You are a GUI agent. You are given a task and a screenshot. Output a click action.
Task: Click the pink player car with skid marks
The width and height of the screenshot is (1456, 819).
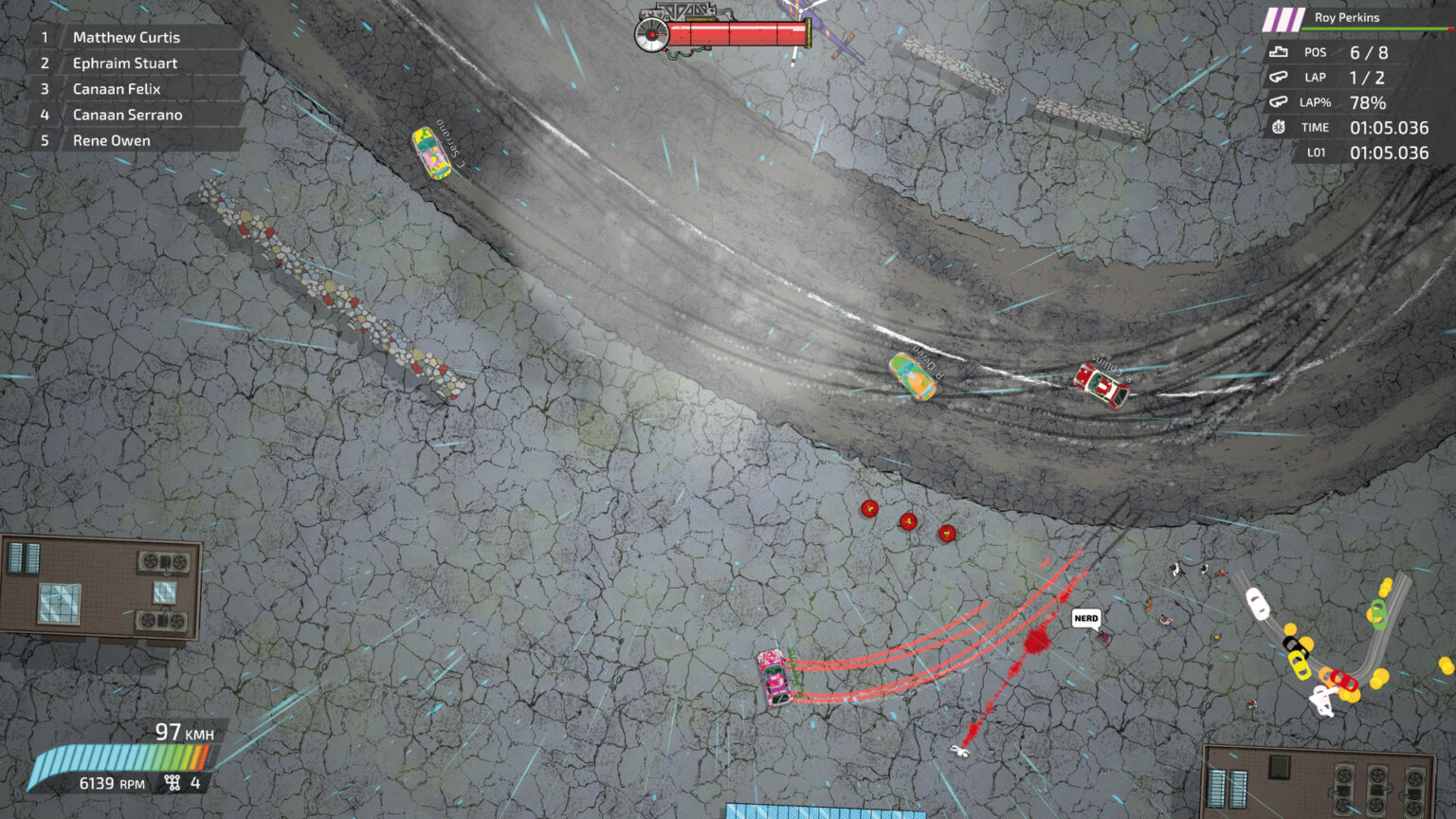774,677
